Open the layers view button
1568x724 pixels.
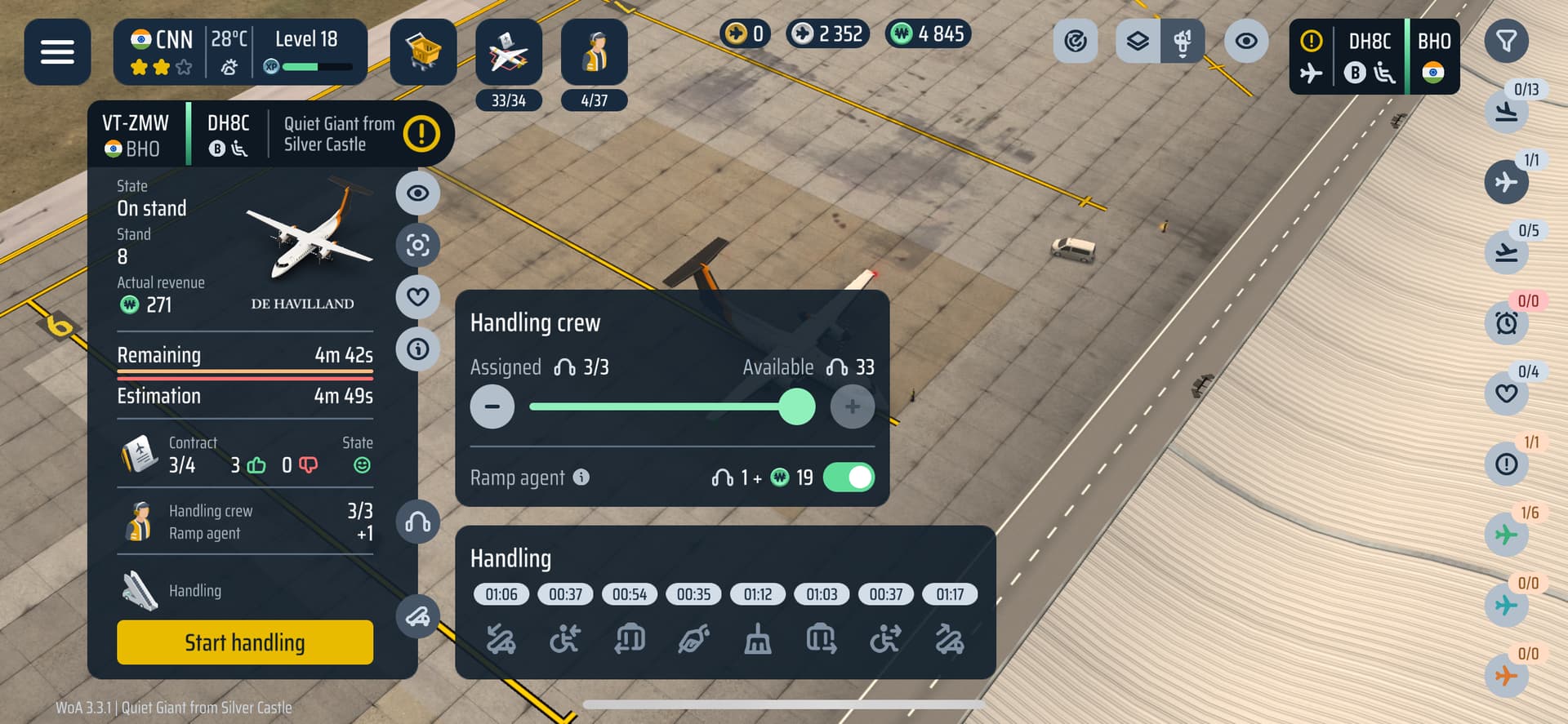[1138, 41]
